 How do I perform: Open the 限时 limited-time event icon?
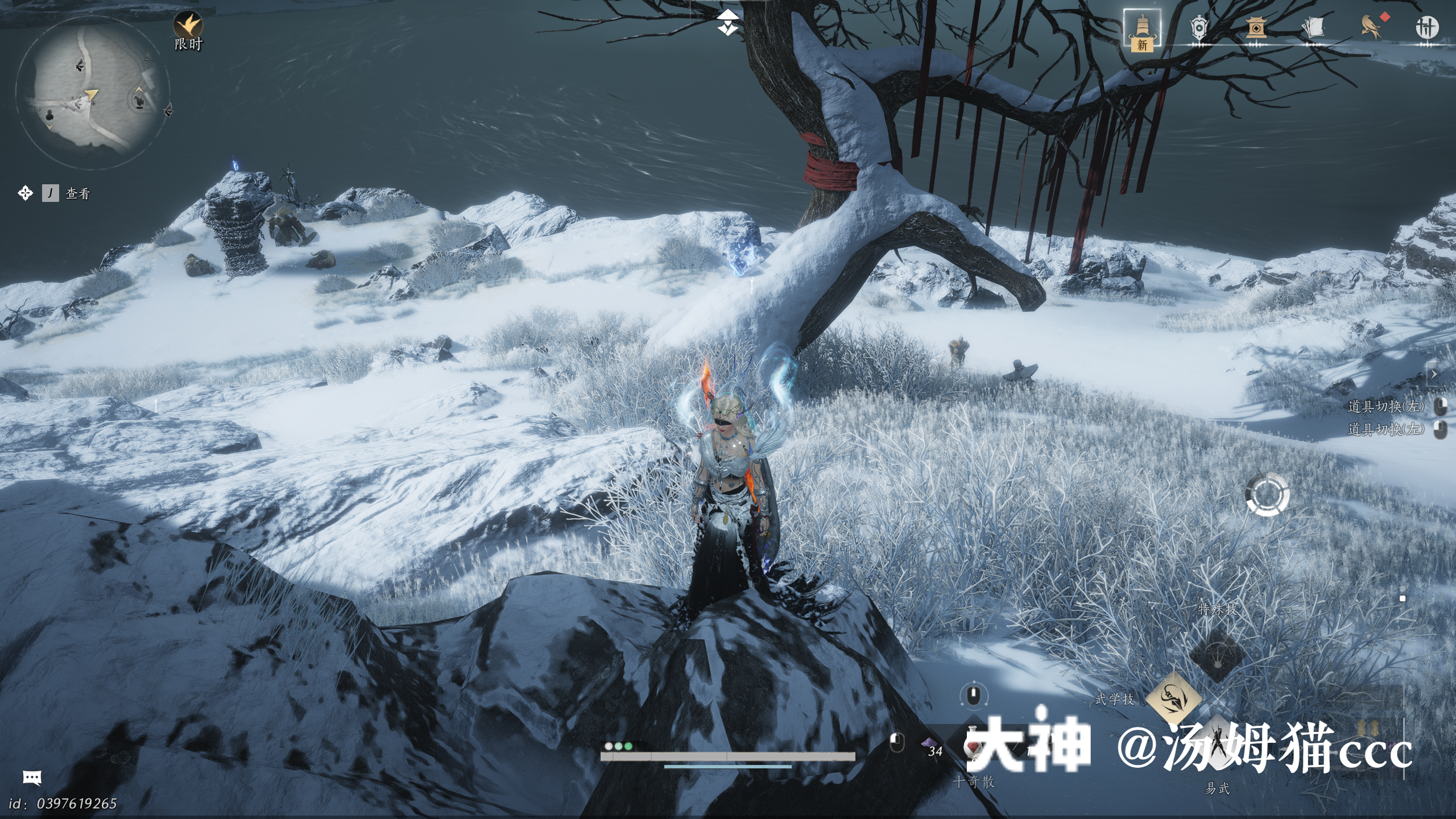coord(188,26)
